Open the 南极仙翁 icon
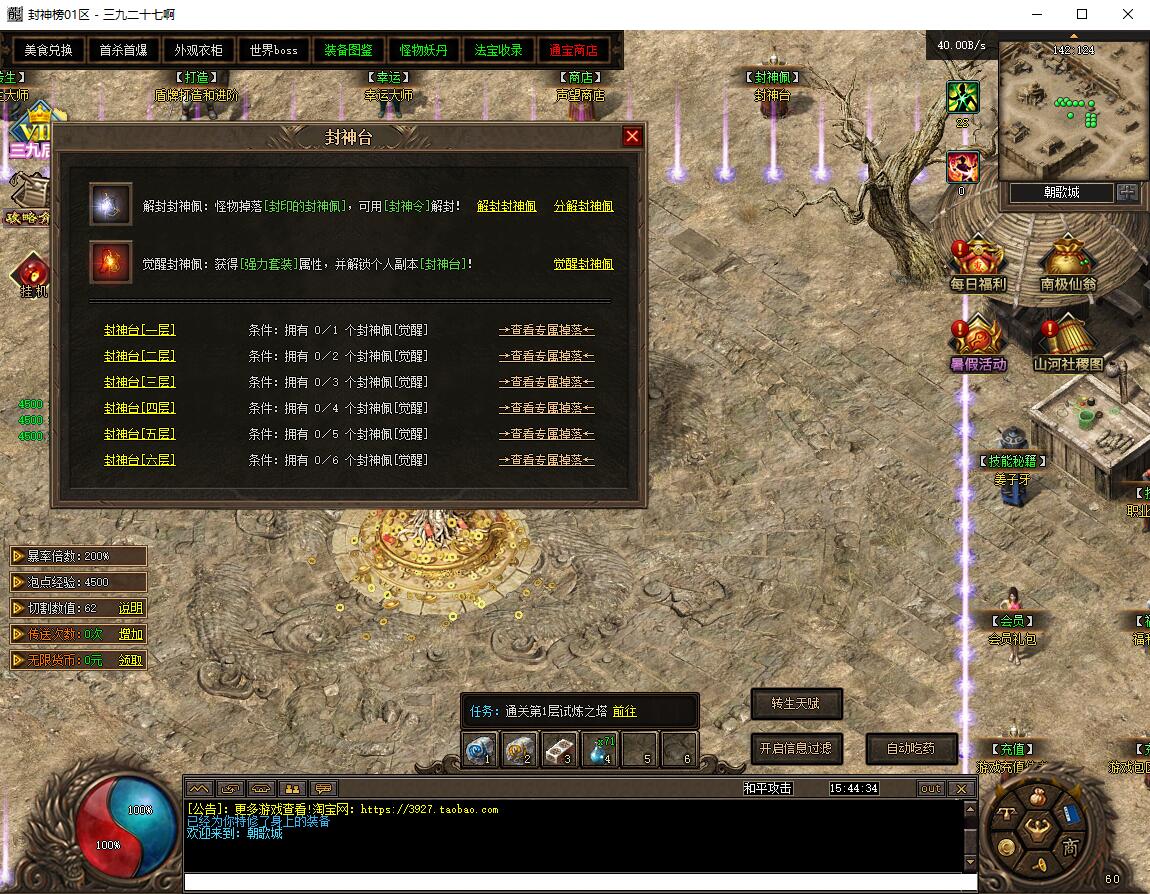Image resolution: width=1150 pixels, height=894 pixels. 1068,263
